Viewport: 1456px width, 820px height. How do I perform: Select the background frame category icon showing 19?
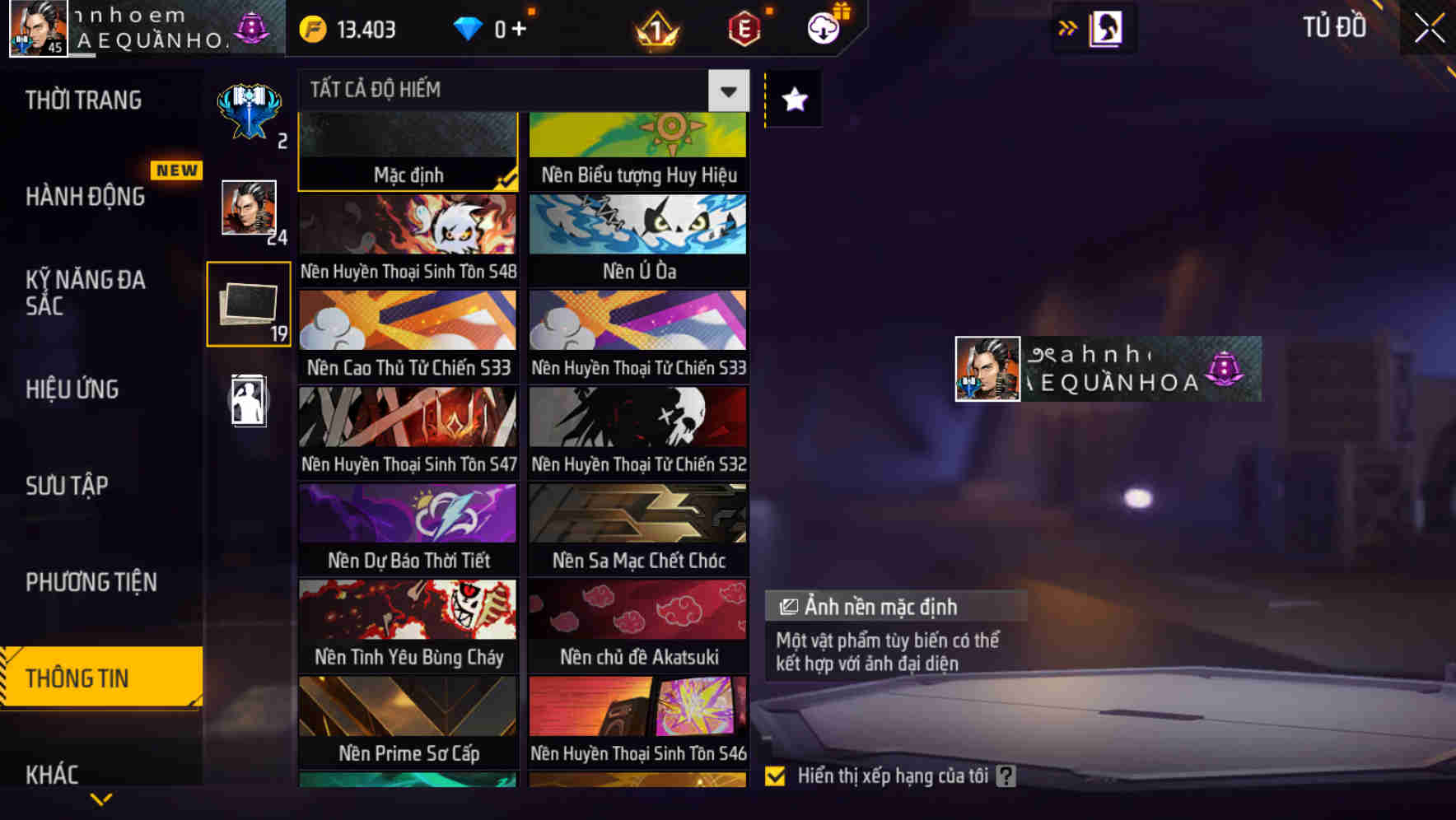coord(248,304)
